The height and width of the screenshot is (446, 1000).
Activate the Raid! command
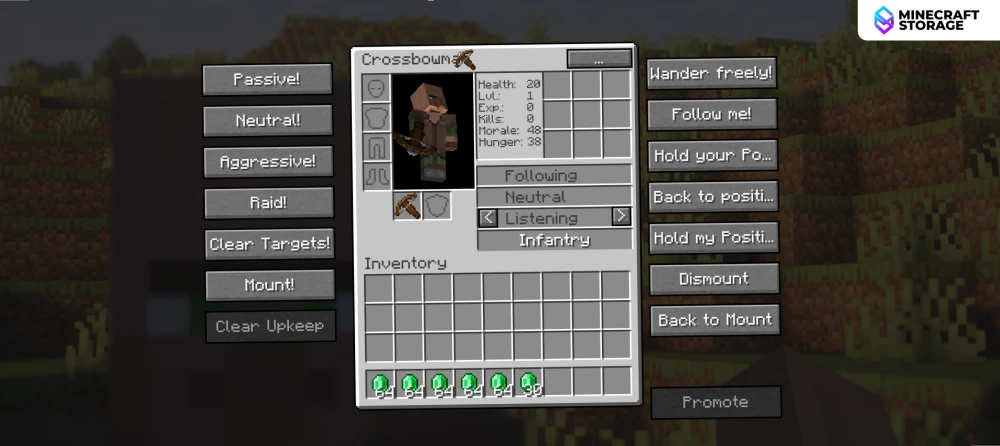(267, 202)
